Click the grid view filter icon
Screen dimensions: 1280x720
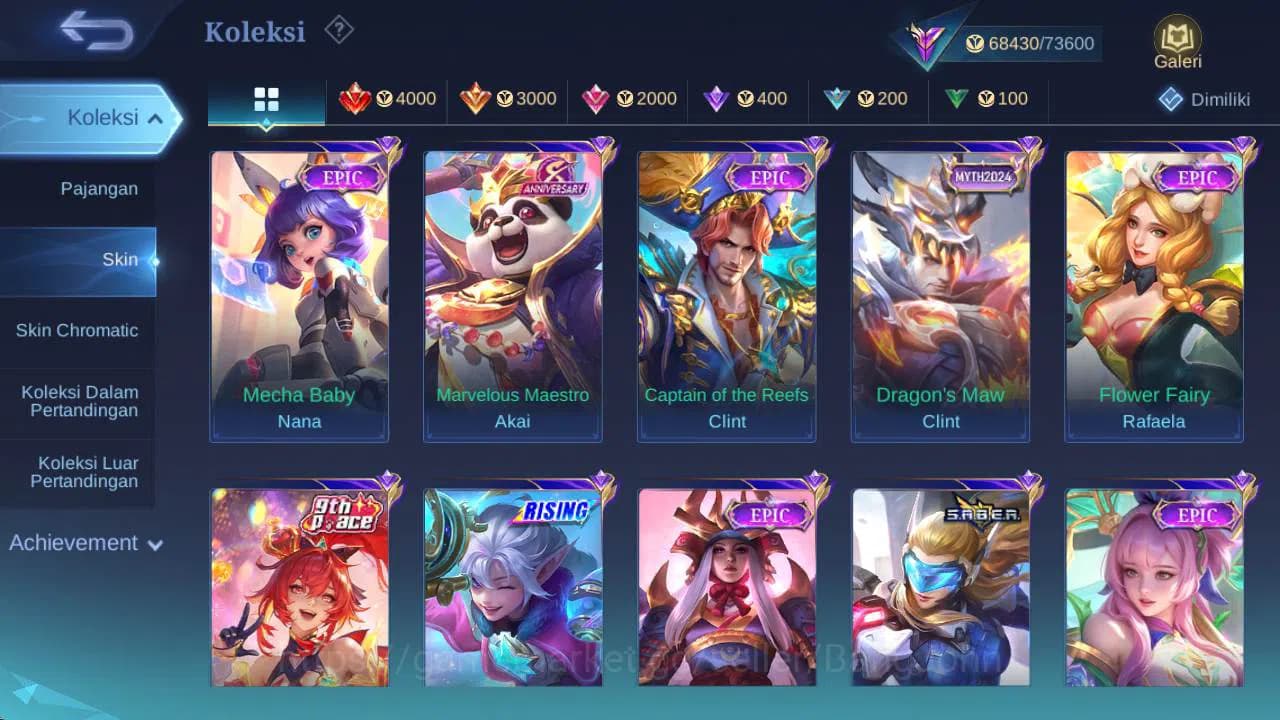coord(265,99)
